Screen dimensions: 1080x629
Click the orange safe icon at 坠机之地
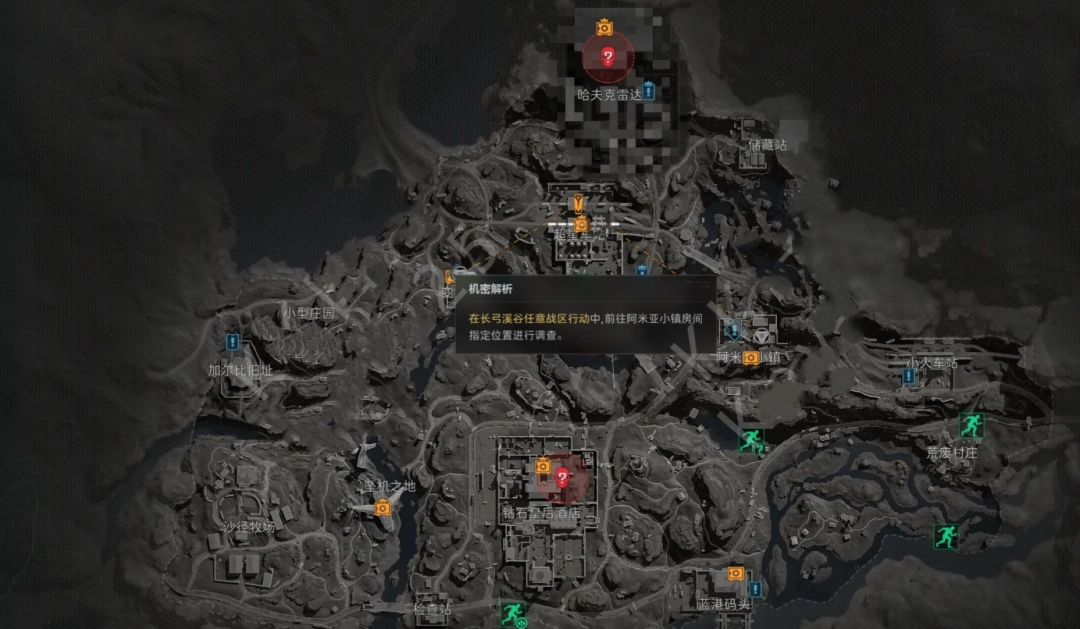tap(382, 508)
